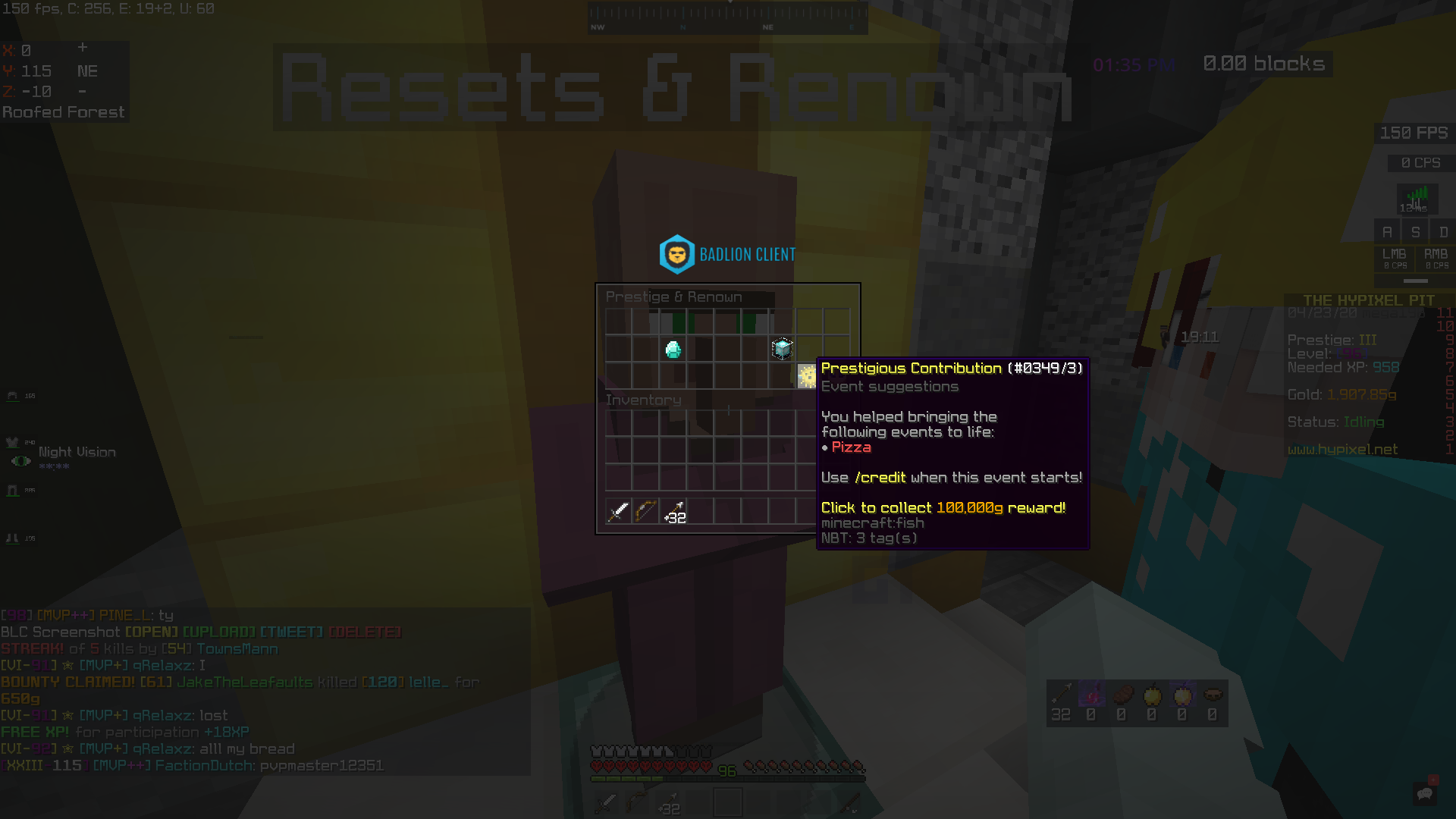
Task: Click the Badlion Client logo
Action: coord(677,254)
